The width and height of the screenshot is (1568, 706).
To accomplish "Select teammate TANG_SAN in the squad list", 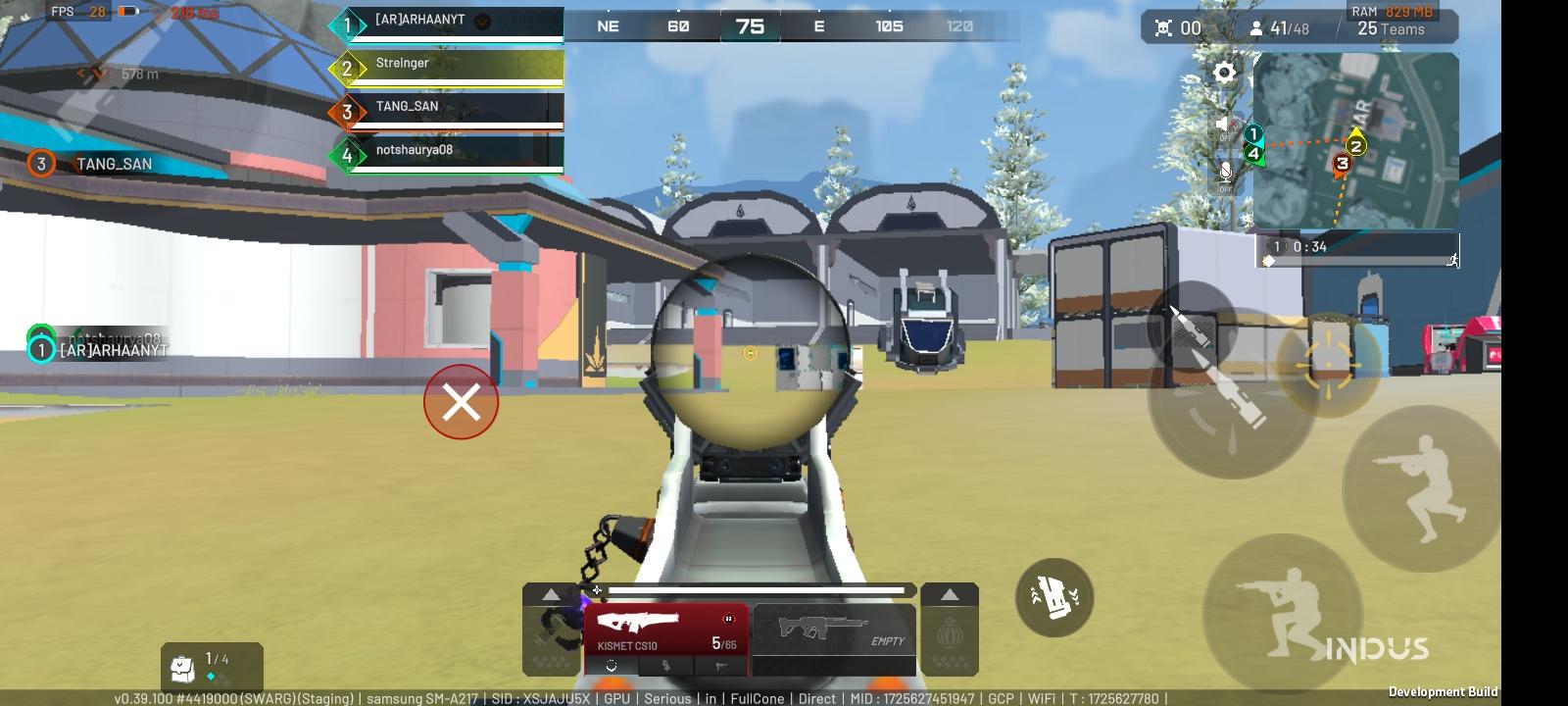I will [407, 108].
